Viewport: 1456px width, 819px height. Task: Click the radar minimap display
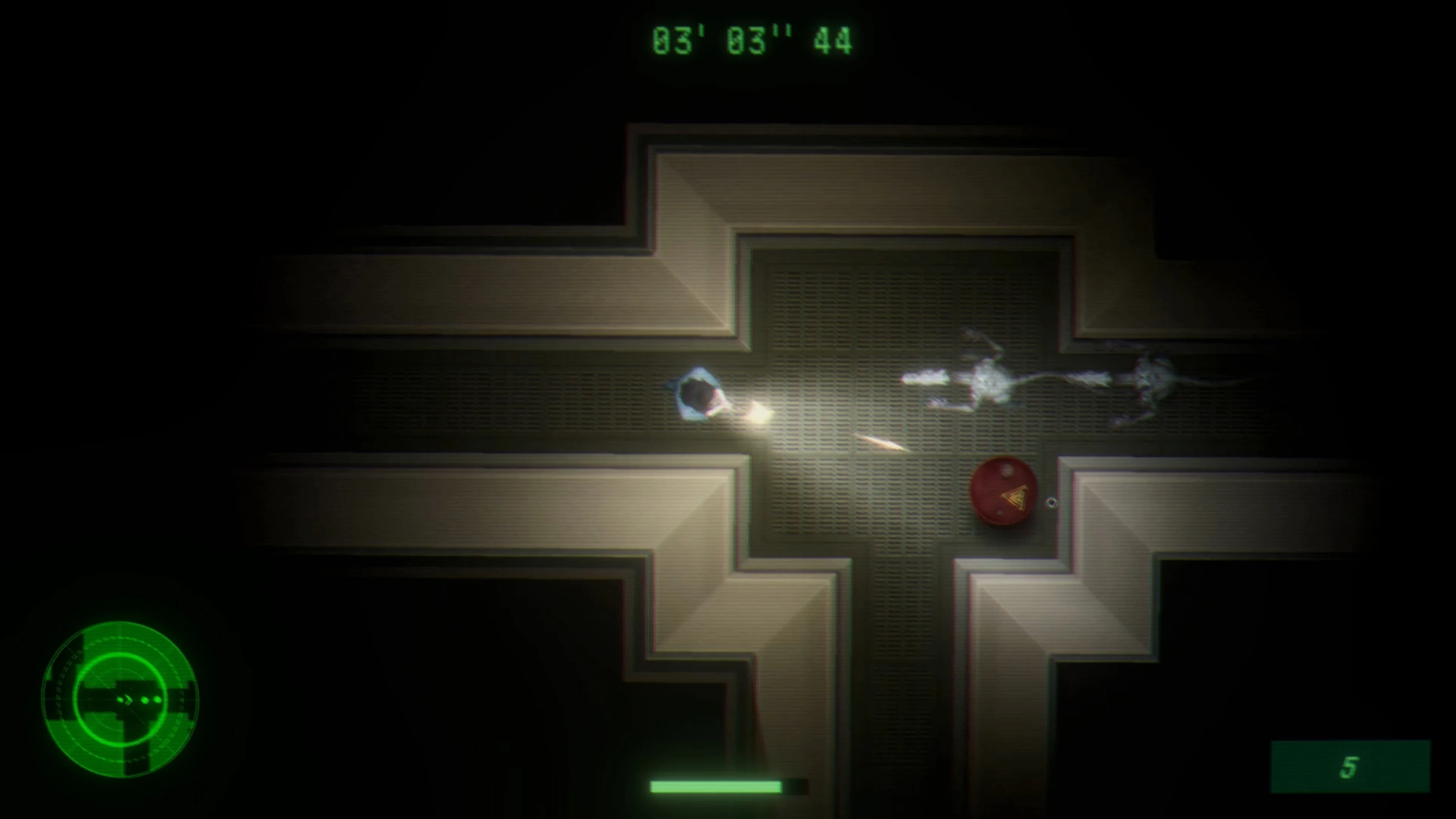tap(121, 701)
